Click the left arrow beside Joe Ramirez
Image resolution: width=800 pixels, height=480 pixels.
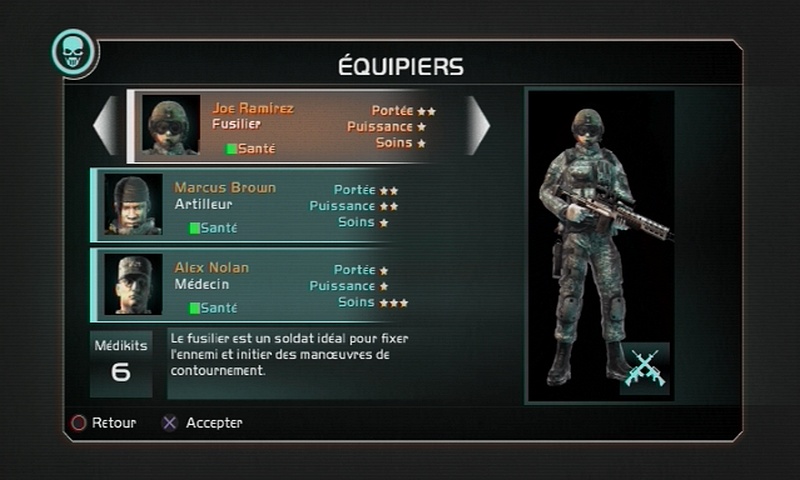[x=105, y=126]
